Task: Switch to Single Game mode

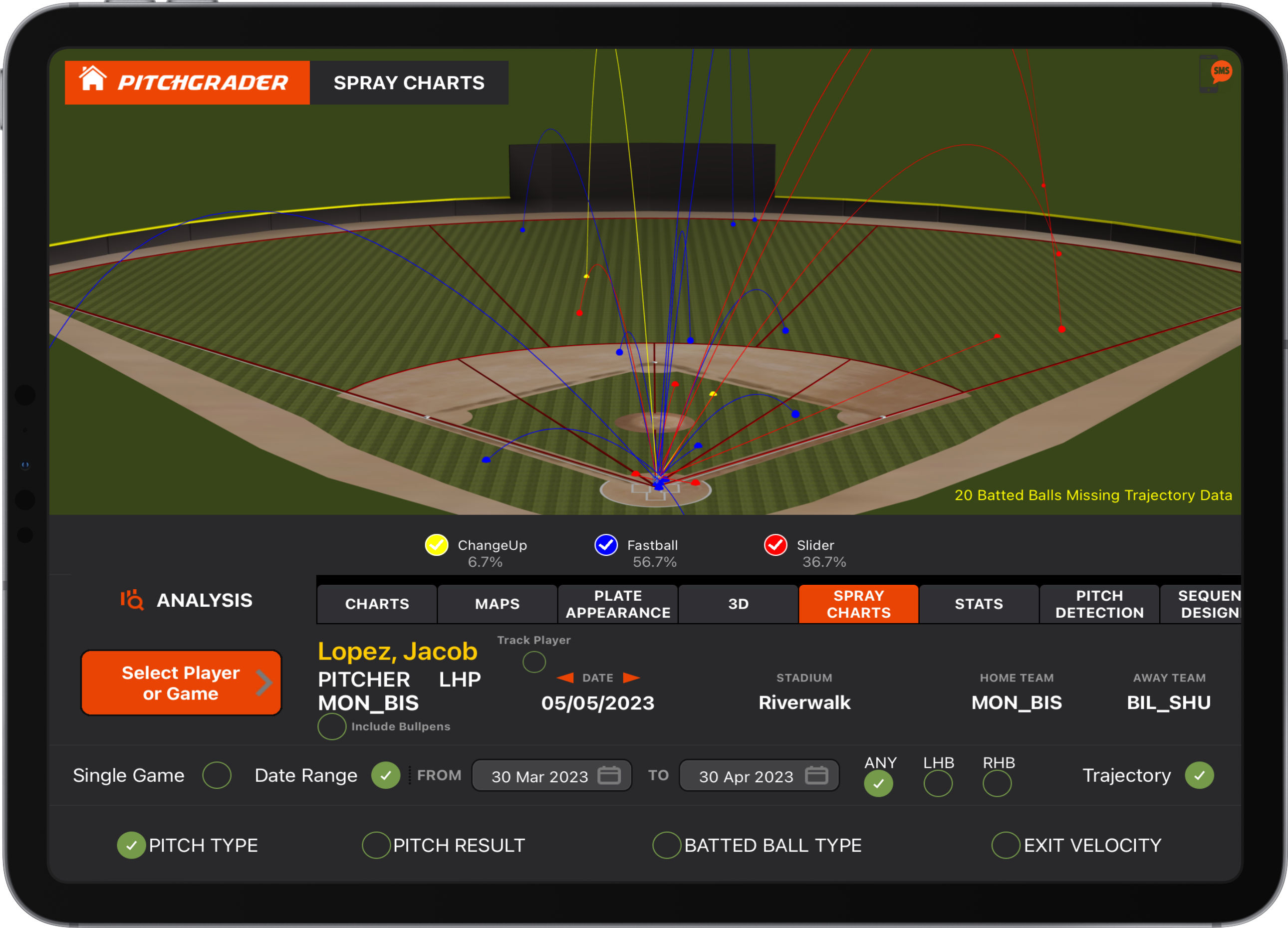Action: tap(217, 775)
